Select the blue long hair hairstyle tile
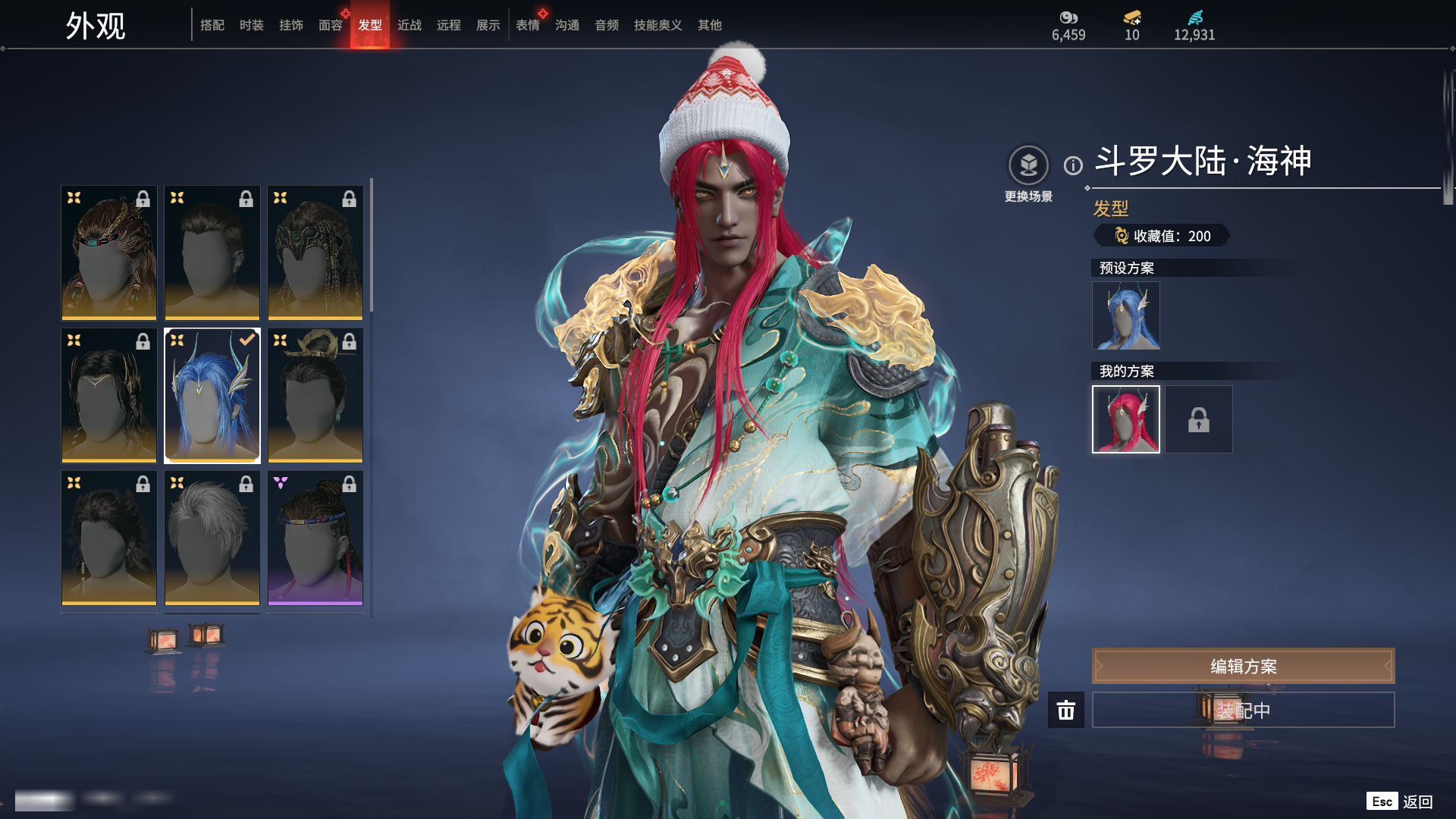This screenshot has height=819, width=1456. pos(212,395)
